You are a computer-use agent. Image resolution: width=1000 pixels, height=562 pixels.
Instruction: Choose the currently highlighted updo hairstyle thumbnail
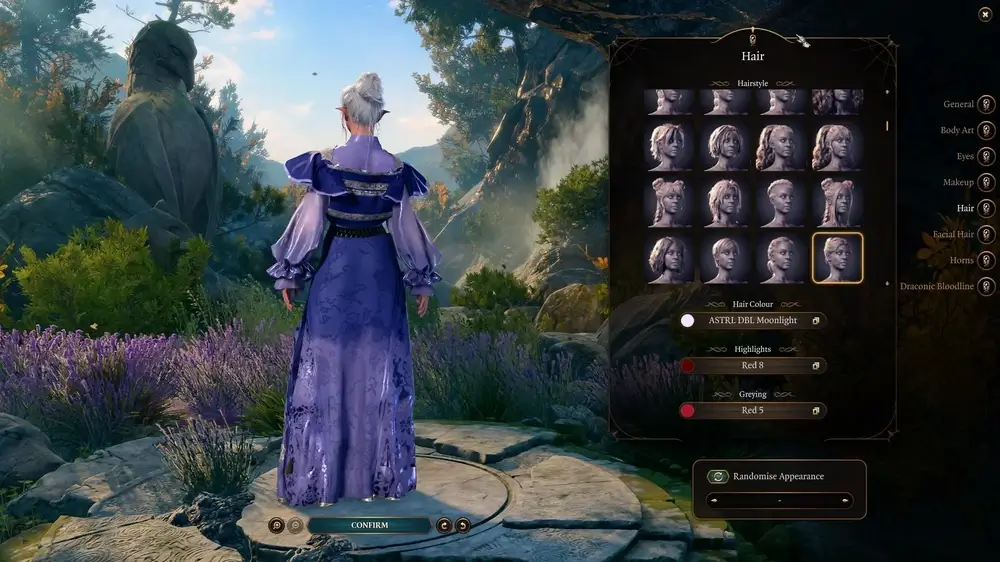[x=837, y=259]
